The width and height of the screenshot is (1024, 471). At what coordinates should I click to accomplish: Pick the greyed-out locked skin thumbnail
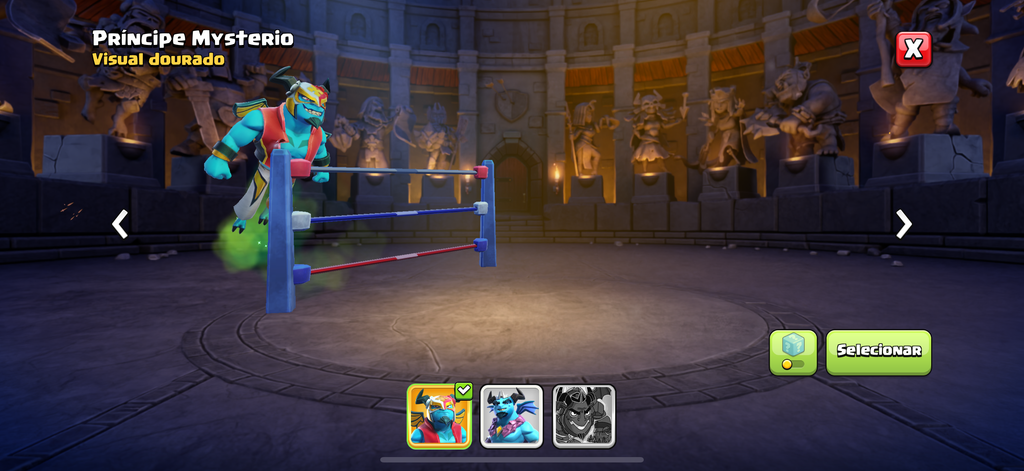(584, 415)
